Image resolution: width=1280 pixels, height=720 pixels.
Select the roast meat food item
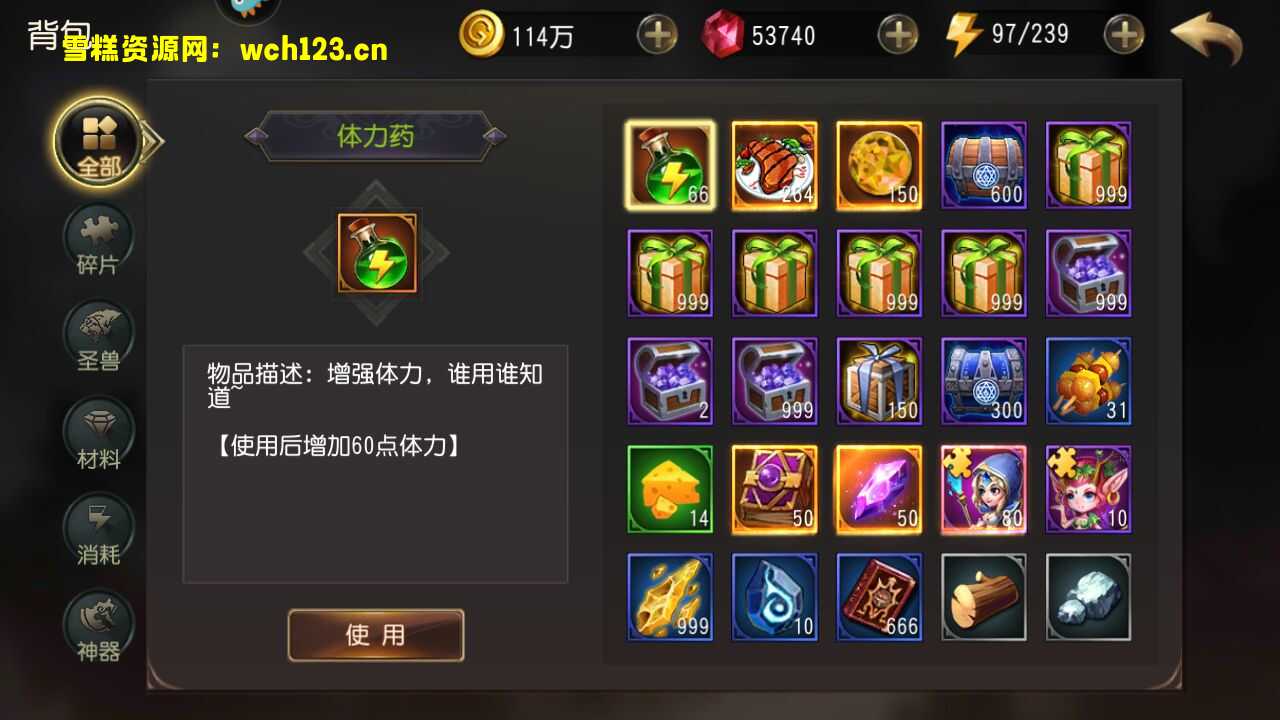coord(774,165)
